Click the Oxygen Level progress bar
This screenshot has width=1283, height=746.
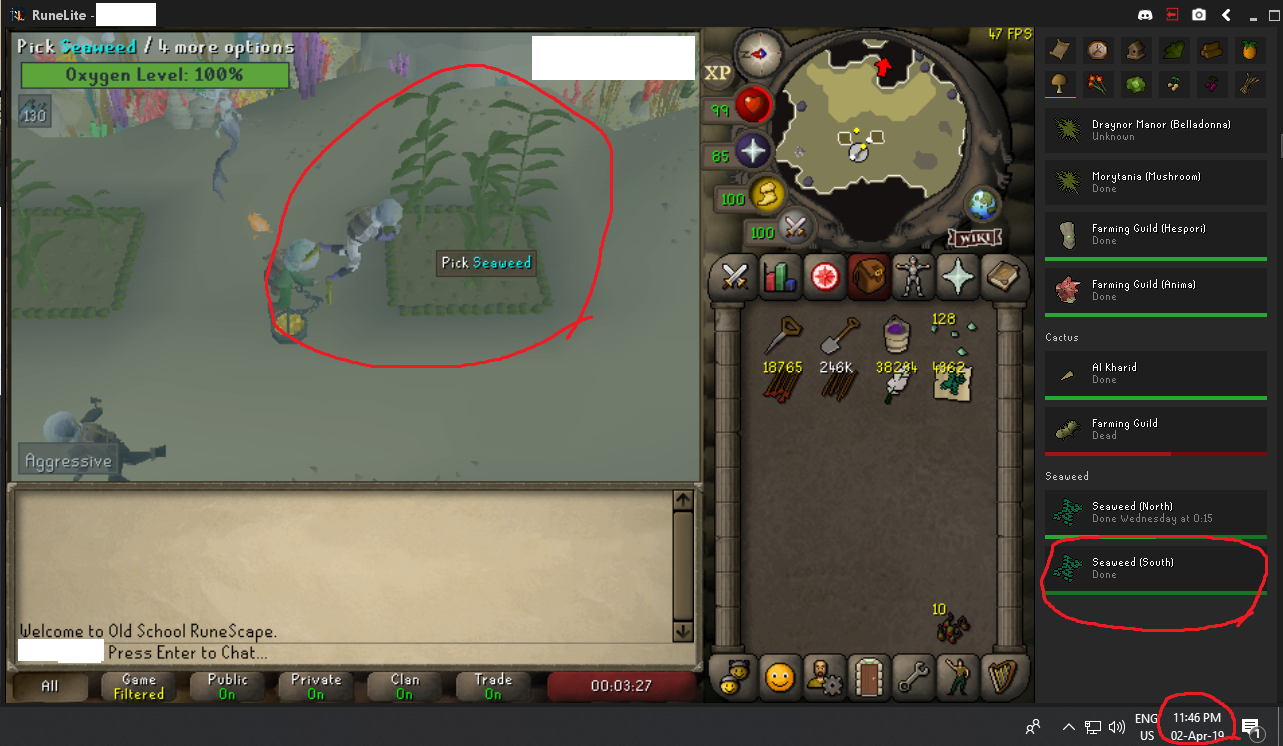[x=154, y=75]
